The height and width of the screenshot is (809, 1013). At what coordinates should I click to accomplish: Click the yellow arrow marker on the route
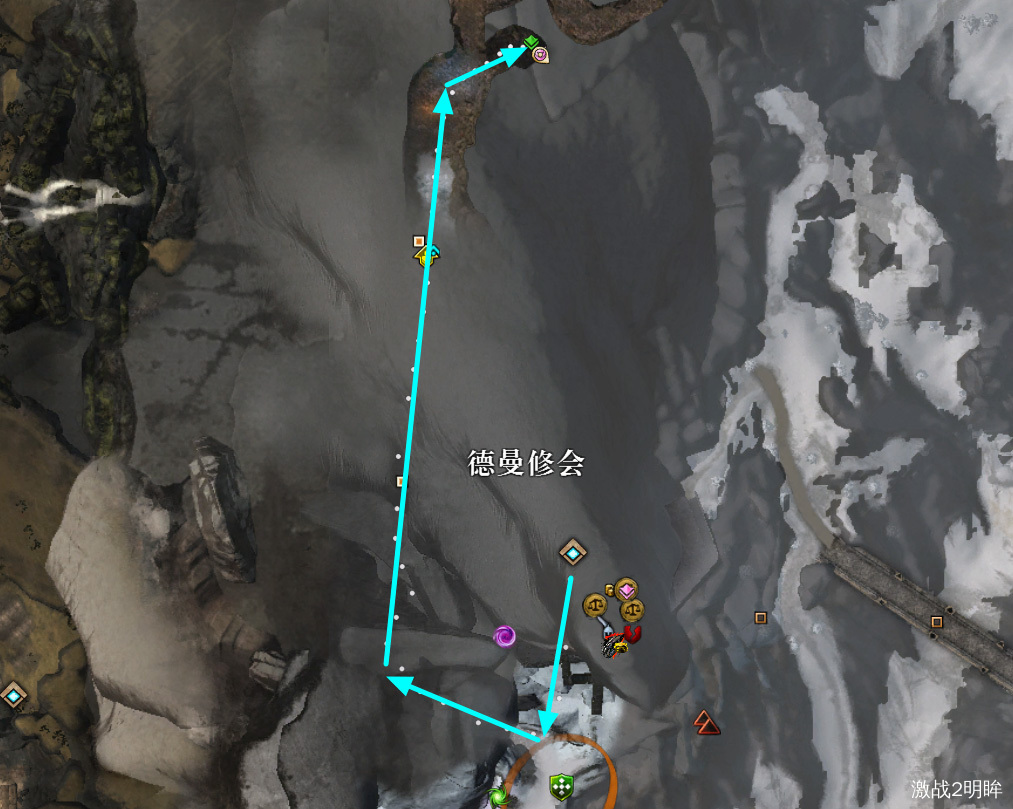coord(428,255)
